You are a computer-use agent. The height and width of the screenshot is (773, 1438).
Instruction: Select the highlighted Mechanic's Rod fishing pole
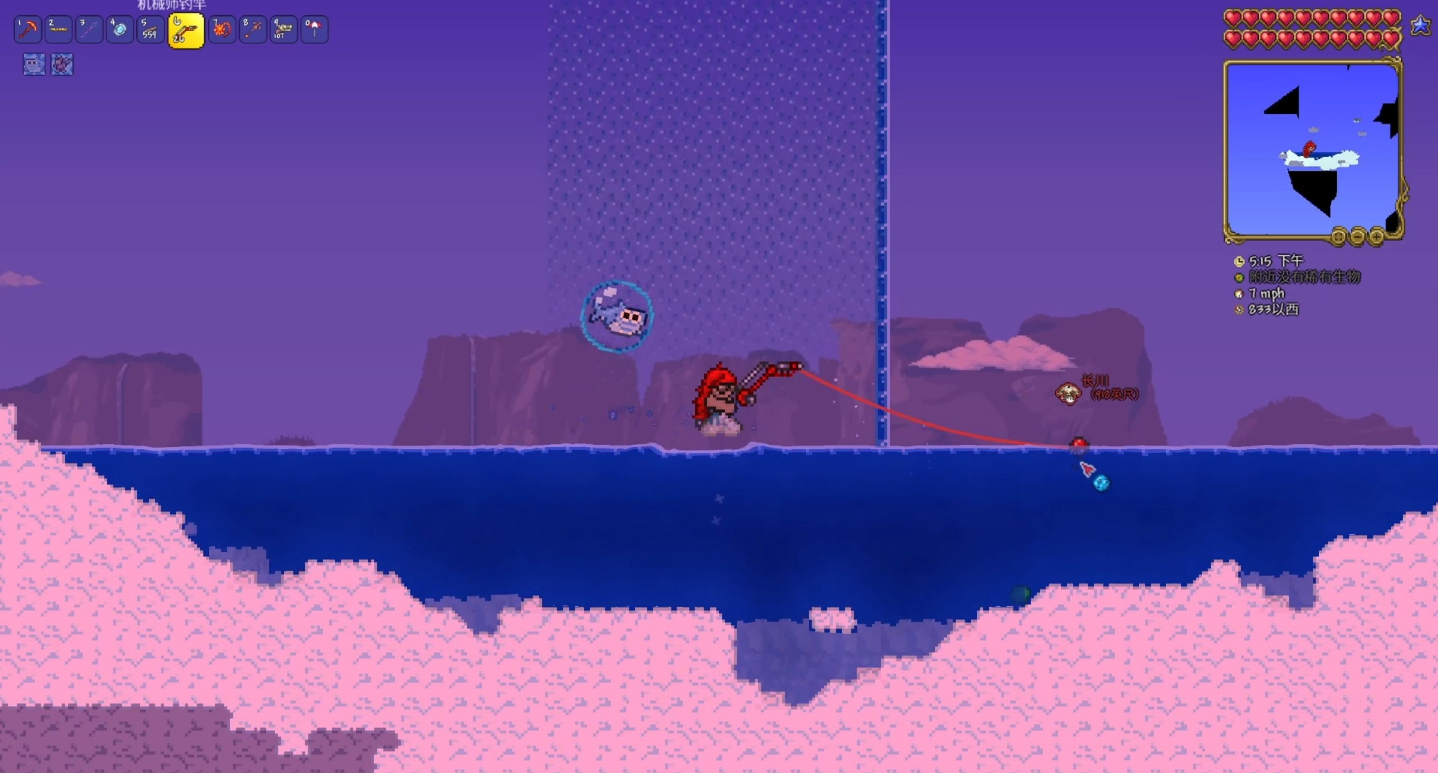click(x=186, y=31)
